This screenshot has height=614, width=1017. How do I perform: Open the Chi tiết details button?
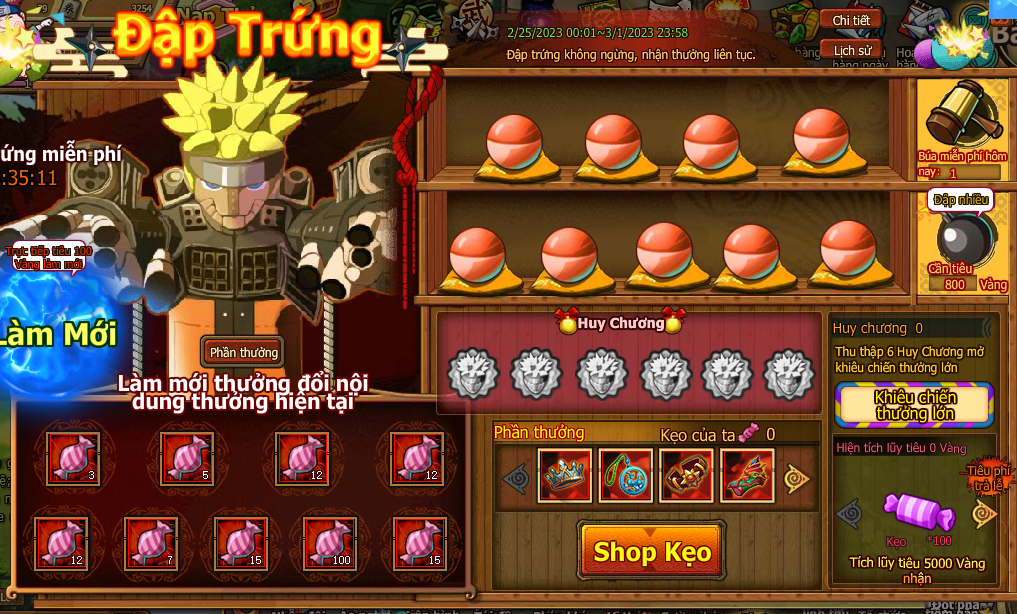851,20
